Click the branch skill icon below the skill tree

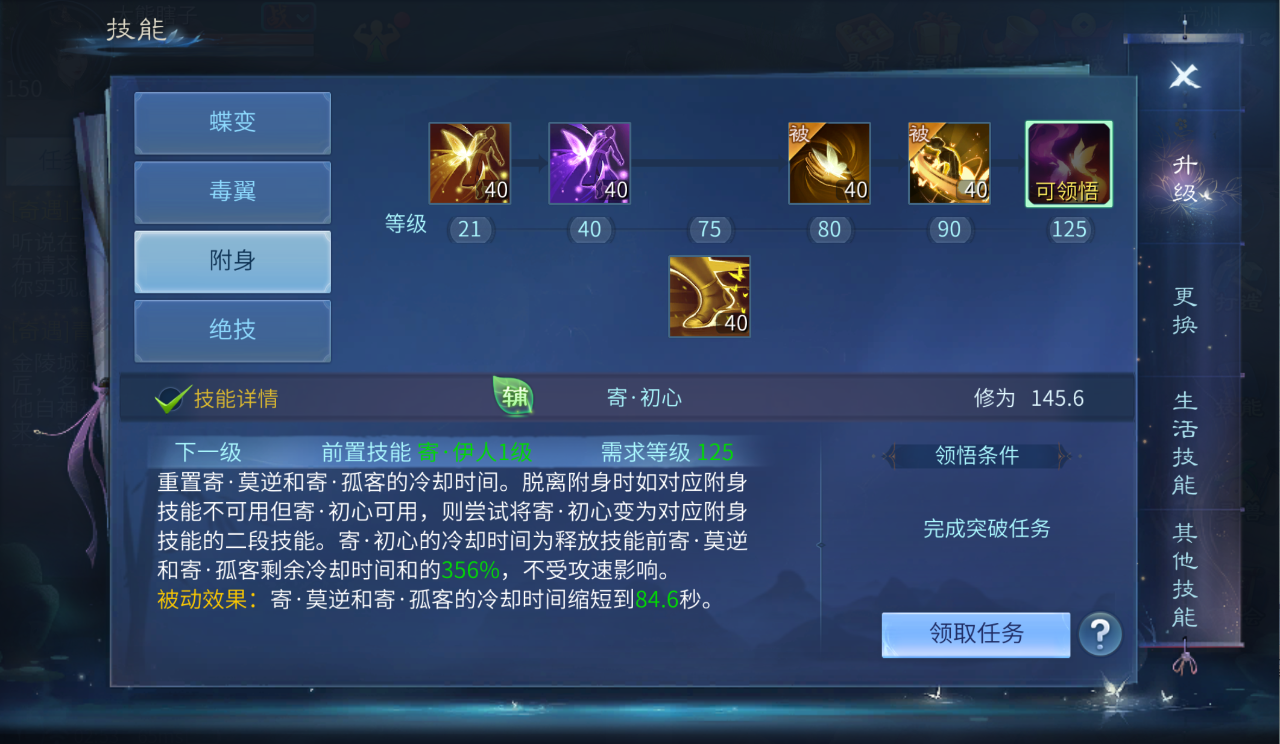[709, 296]
